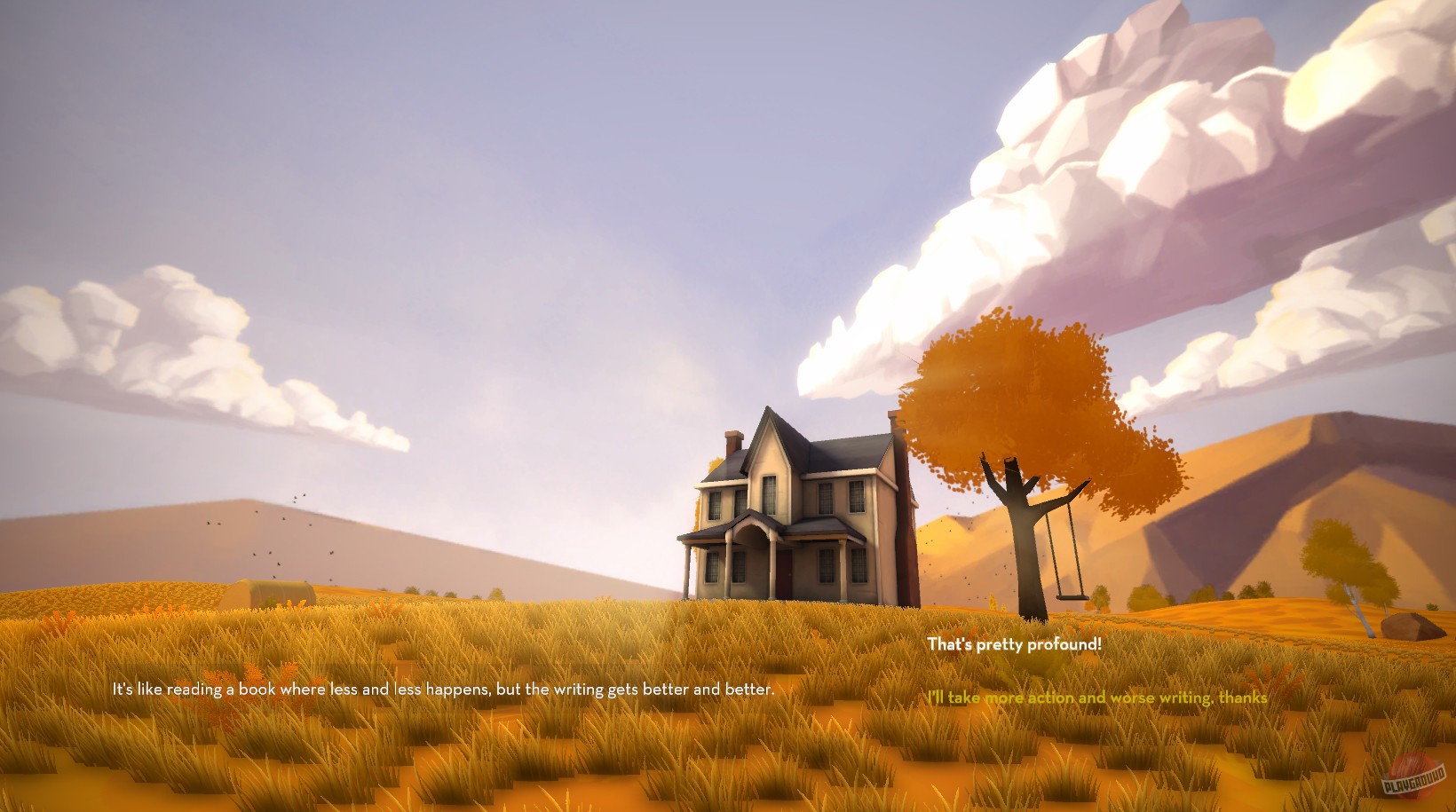Click the spoken line about reading a book
This screenshot has height=812, width=1456.
tap(444, 685)
